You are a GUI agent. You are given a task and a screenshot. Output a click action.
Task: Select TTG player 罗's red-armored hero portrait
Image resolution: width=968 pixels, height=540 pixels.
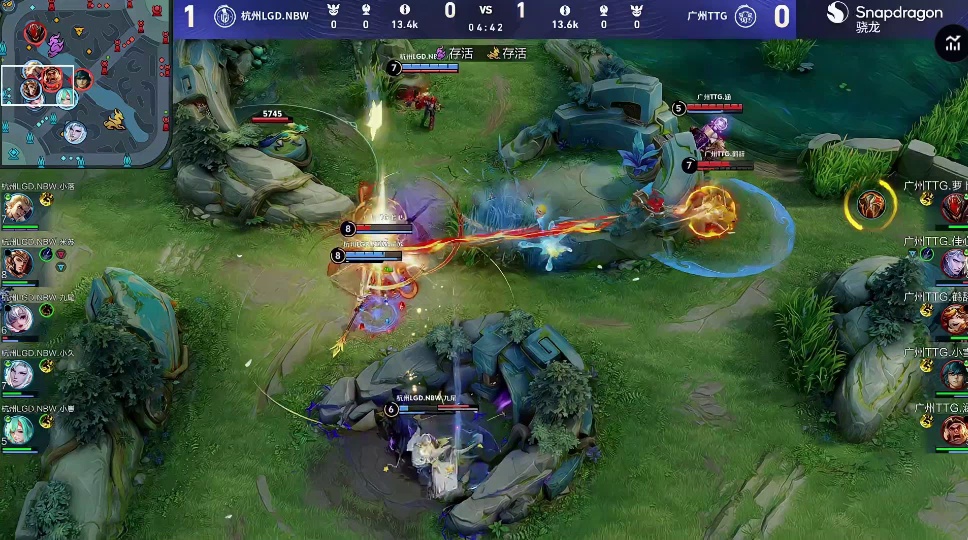click(953, 208)
